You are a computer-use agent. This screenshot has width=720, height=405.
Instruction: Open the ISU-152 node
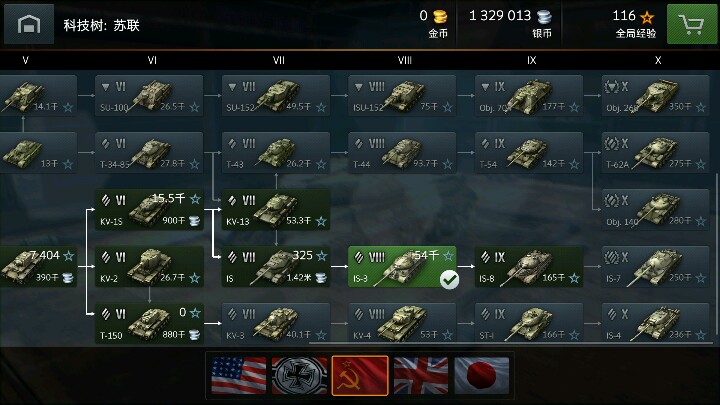[402, 96]
